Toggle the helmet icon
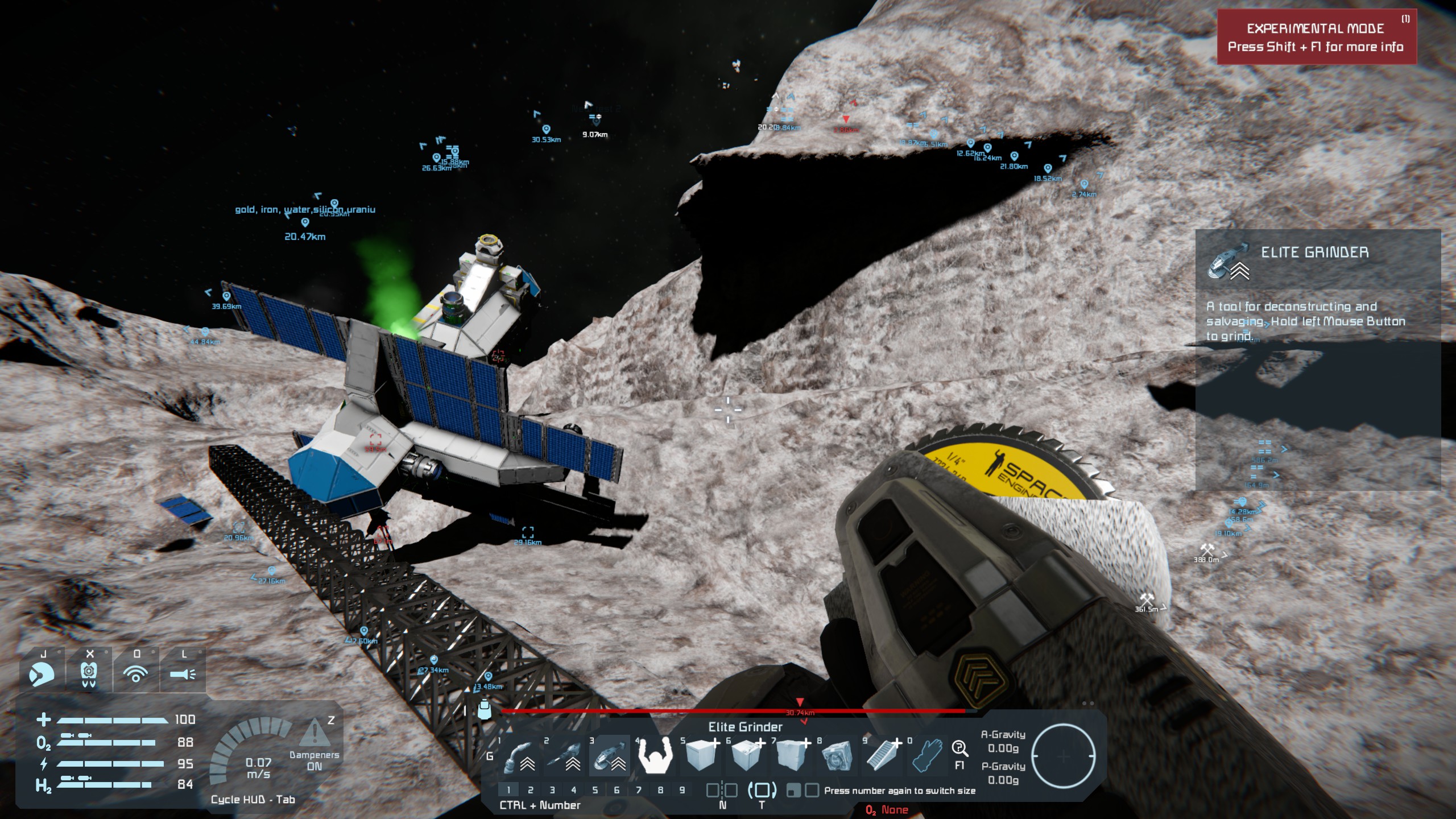Image resolution: width=1456 pixels, height=819 pixels. pos(42,674)
